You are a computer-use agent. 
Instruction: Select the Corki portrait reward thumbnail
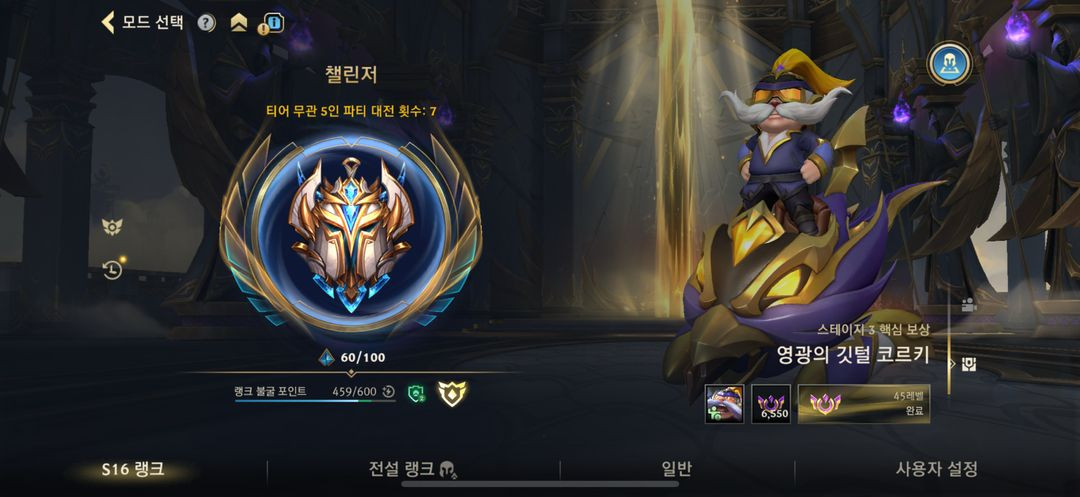(724, 403)
